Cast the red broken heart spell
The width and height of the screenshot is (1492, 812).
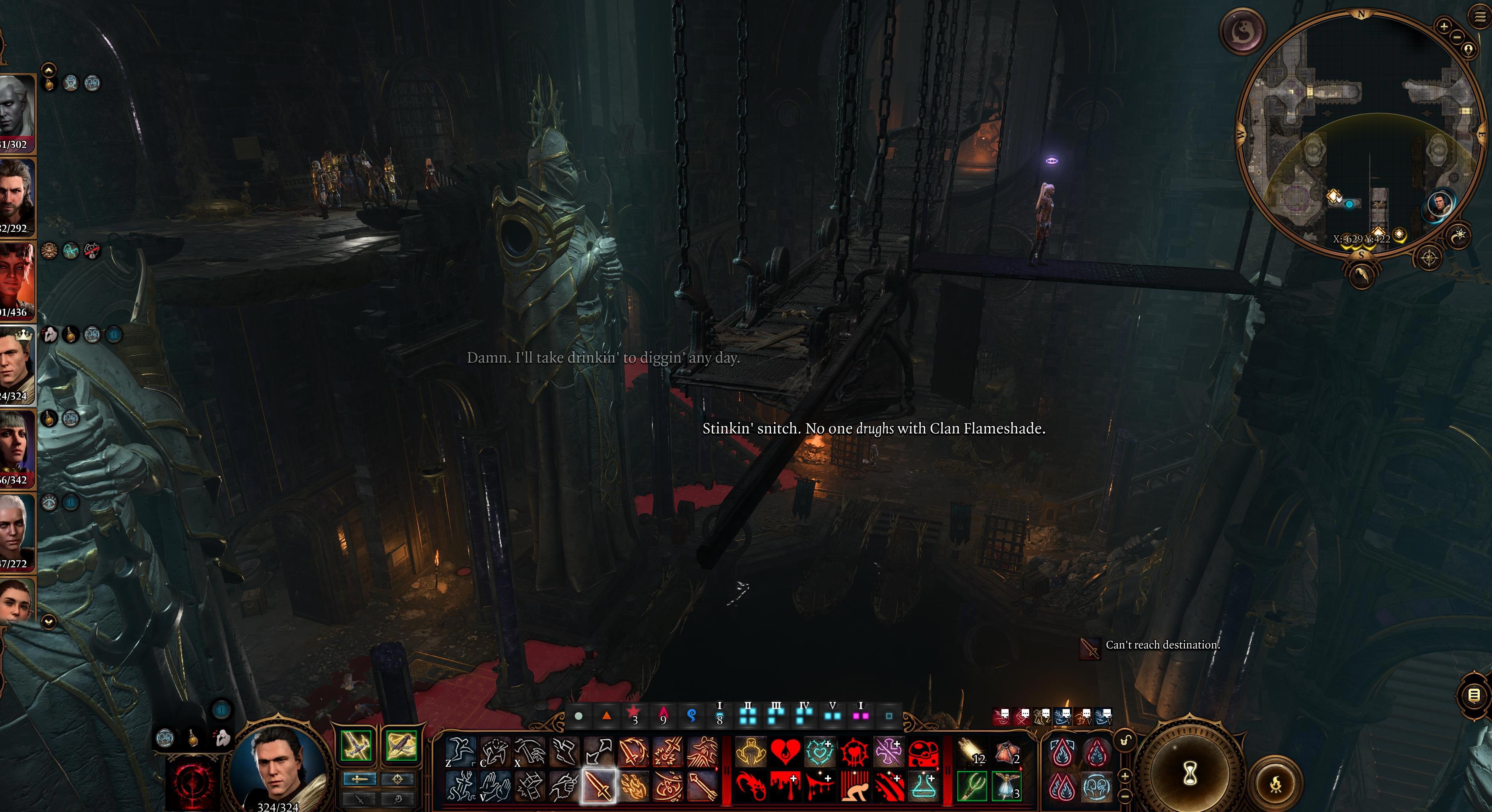(x=785, y=752)
